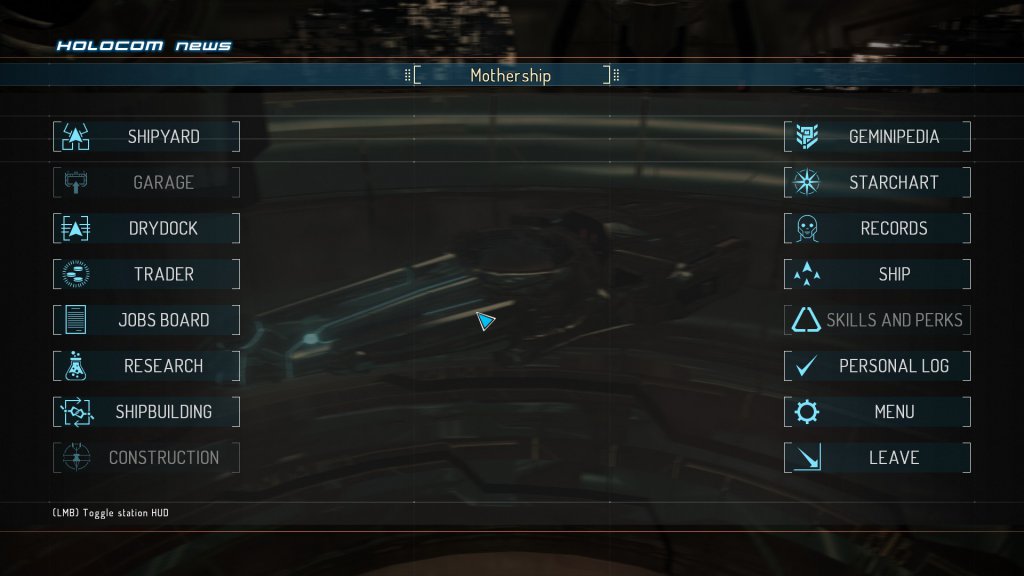1024x576 pixels.
Task: Open the Personal Log
Action: (x=877, y=366)
